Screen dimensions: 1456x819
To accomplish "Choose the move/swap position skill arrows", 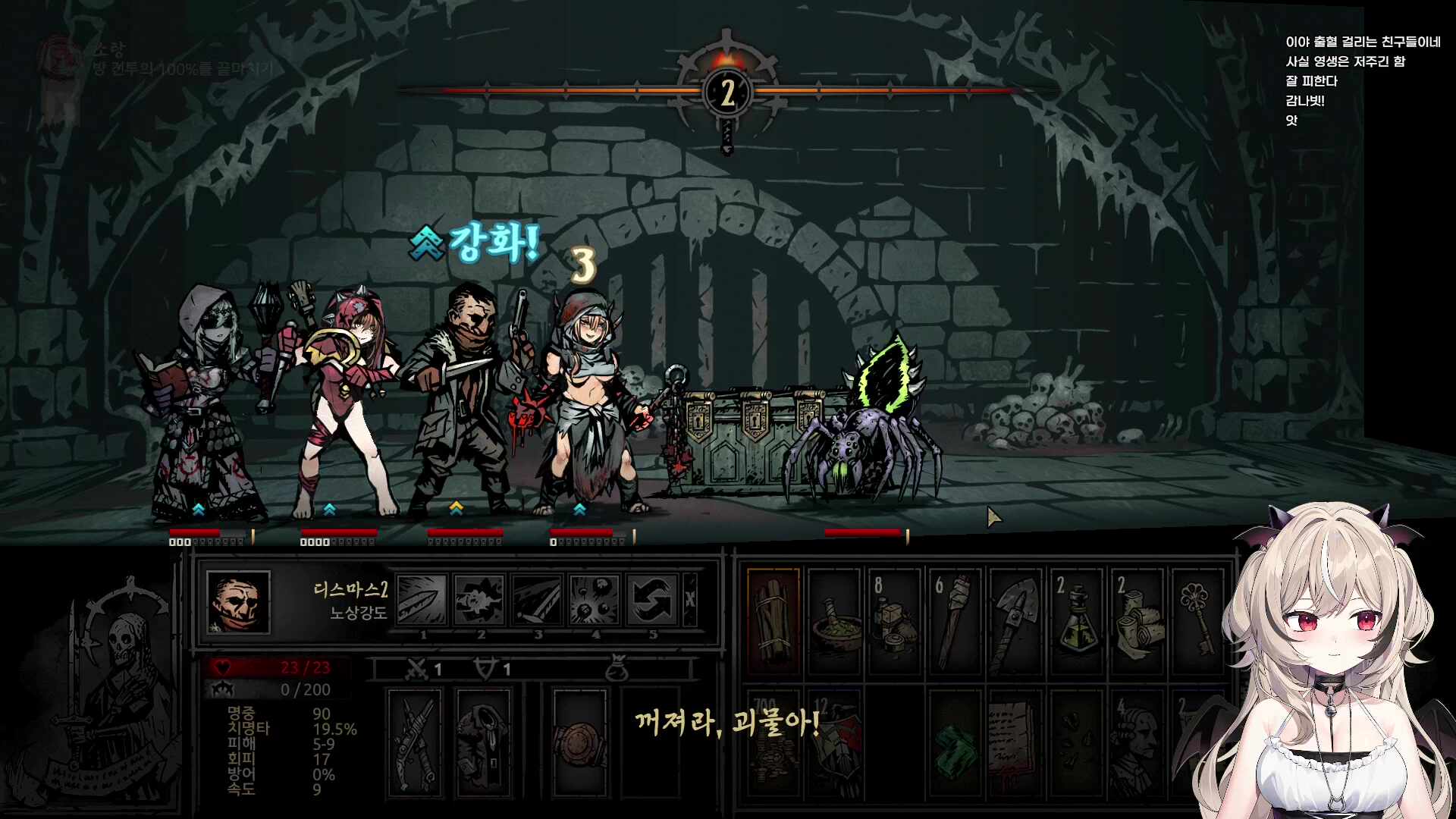I will click(x=651, y=600).
